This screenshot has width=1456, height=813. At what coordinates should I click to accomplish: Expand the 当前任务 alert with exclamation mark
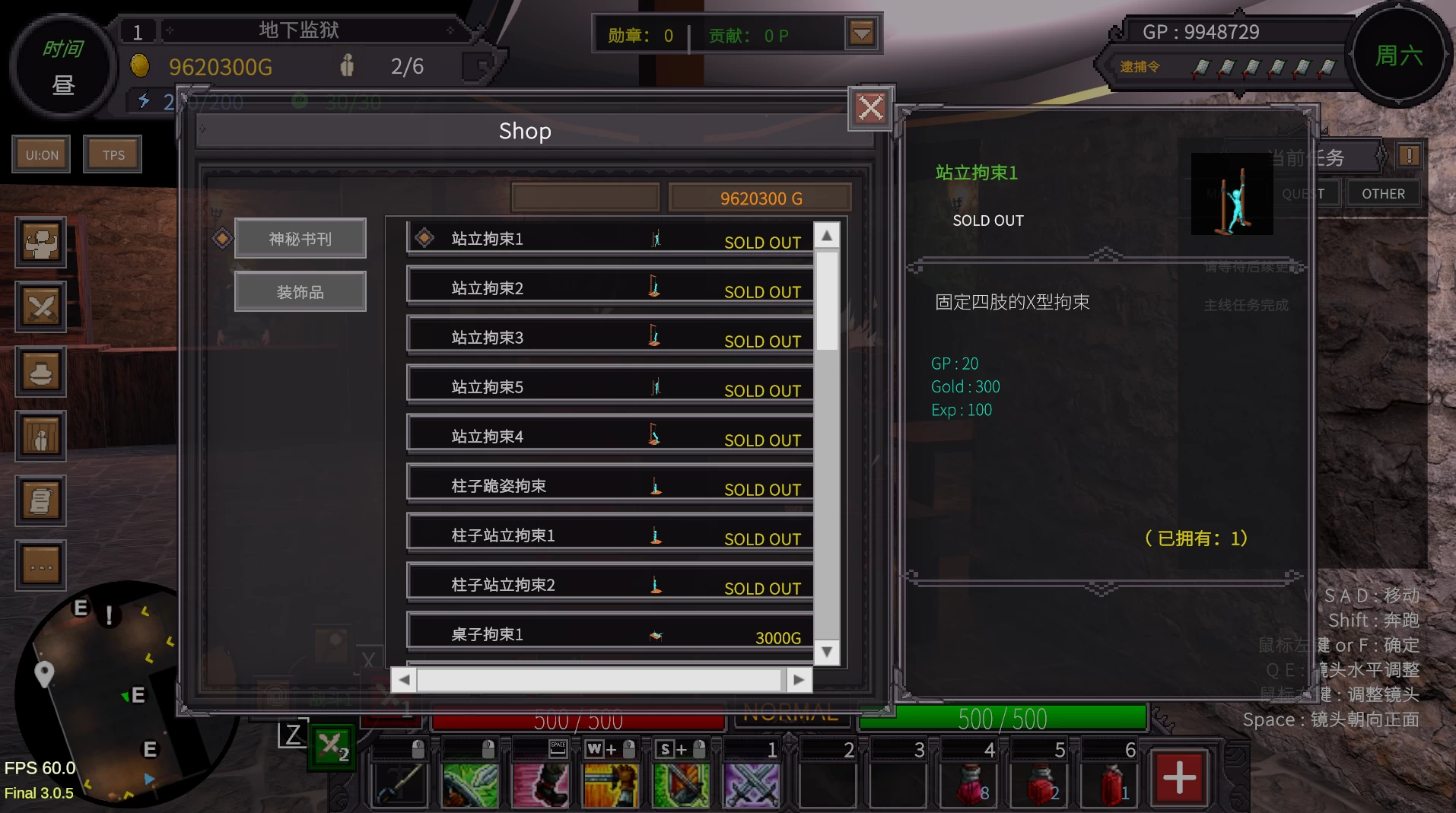(x=1408, y=155)
